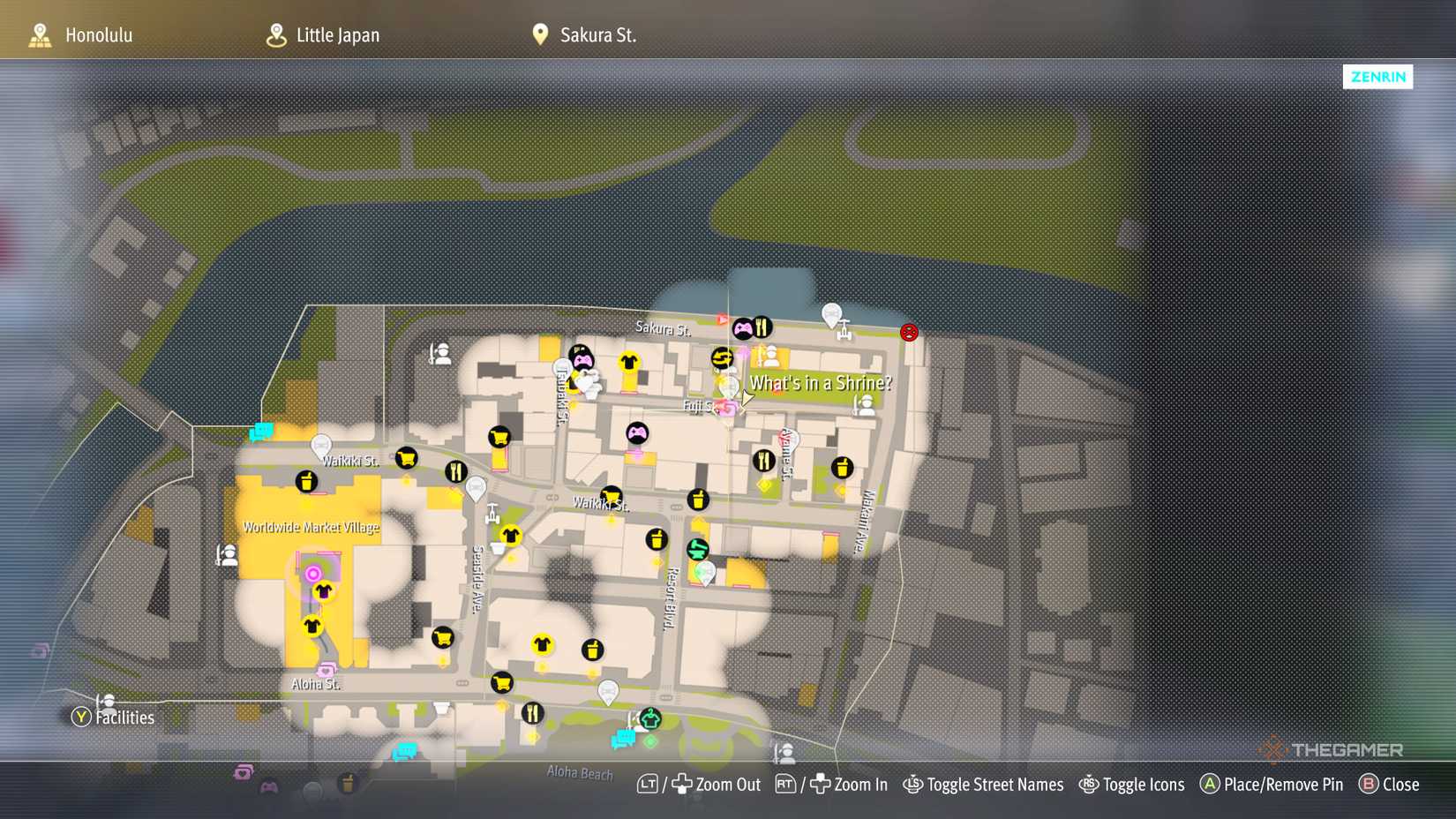Select the red enemy skull icon at map's right edge
The height and width of the screenshot is (819, 1456).
coord(909,333)
